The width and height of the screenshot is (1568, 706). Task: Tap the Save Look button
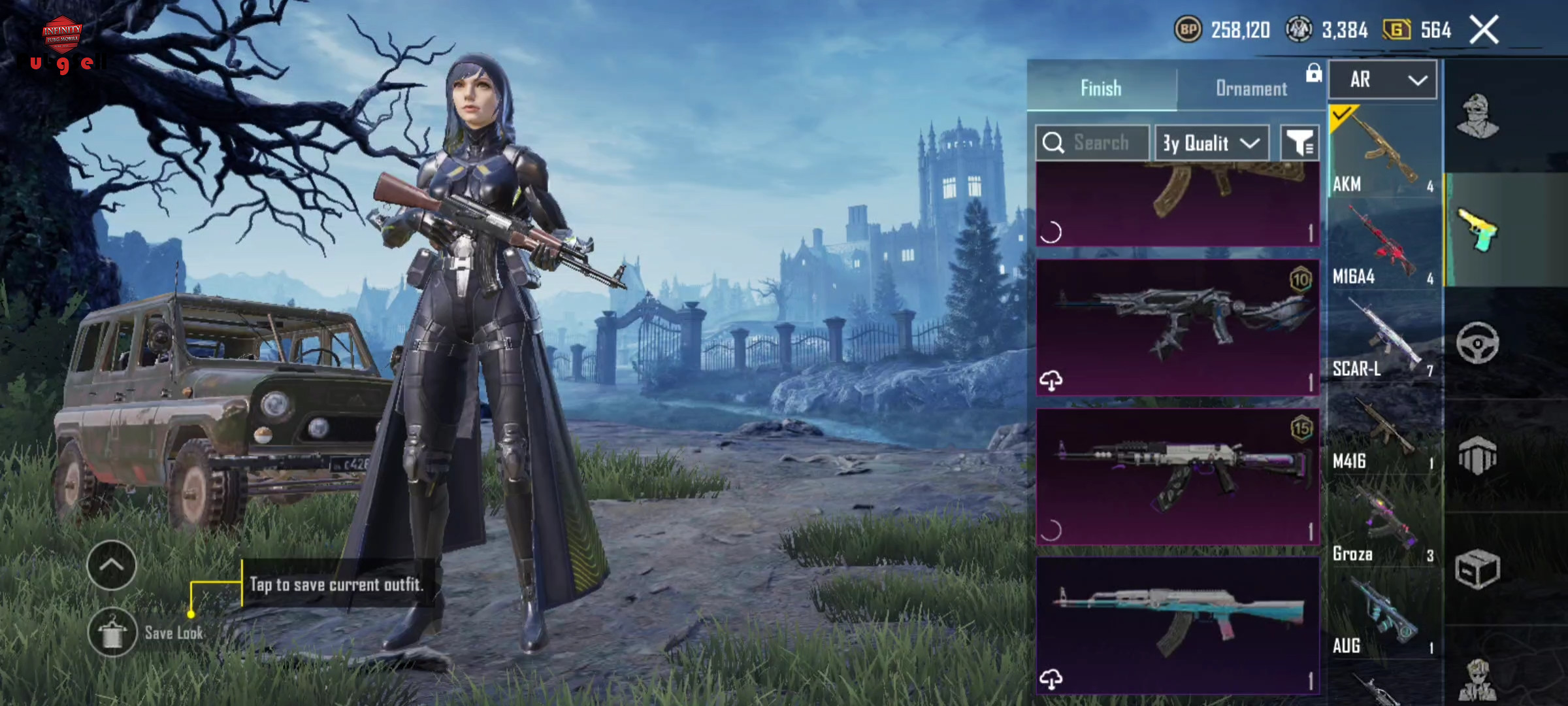point(113,632)
